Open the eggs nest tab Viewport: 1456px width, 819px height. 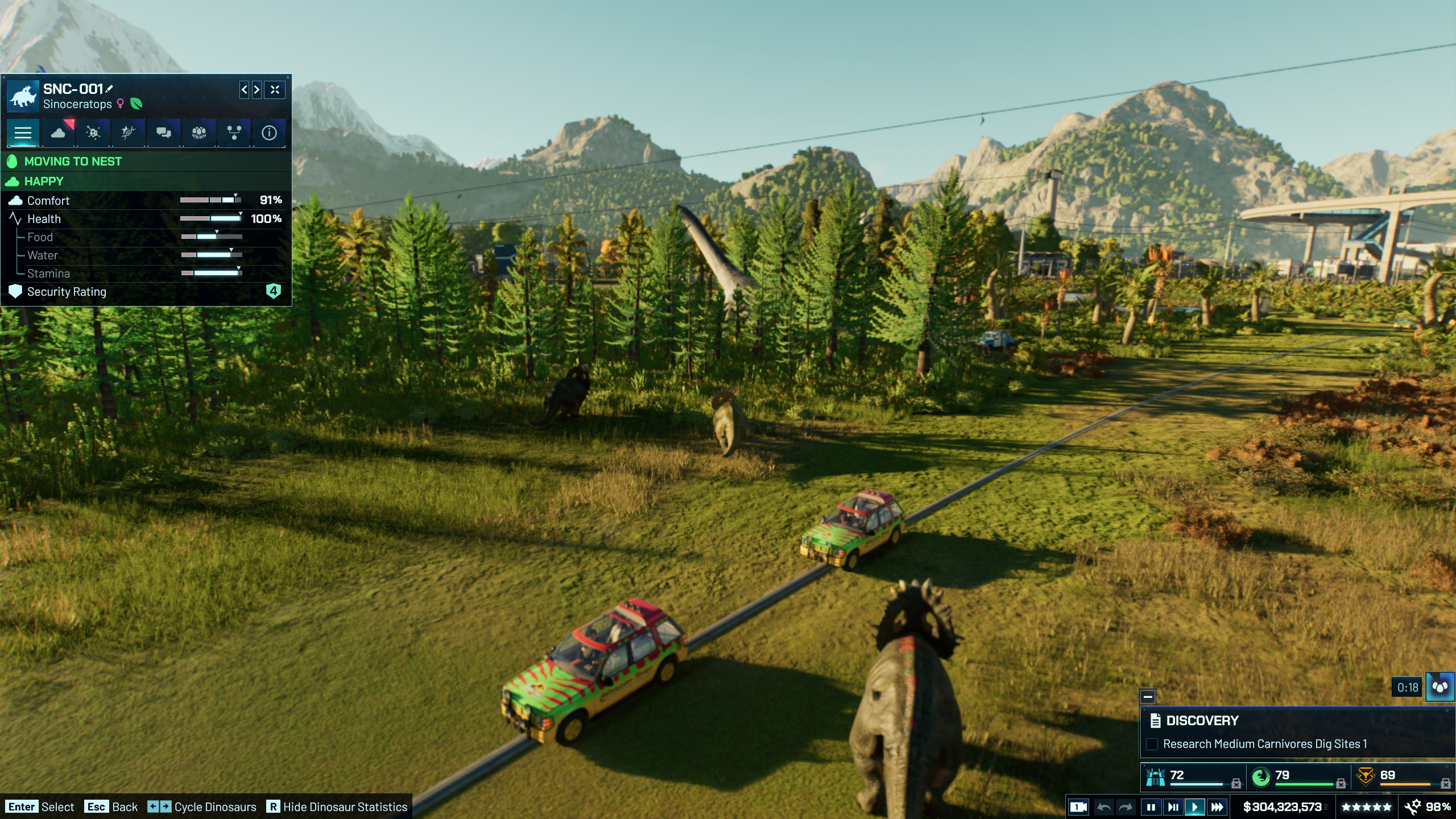pos(198,133)
